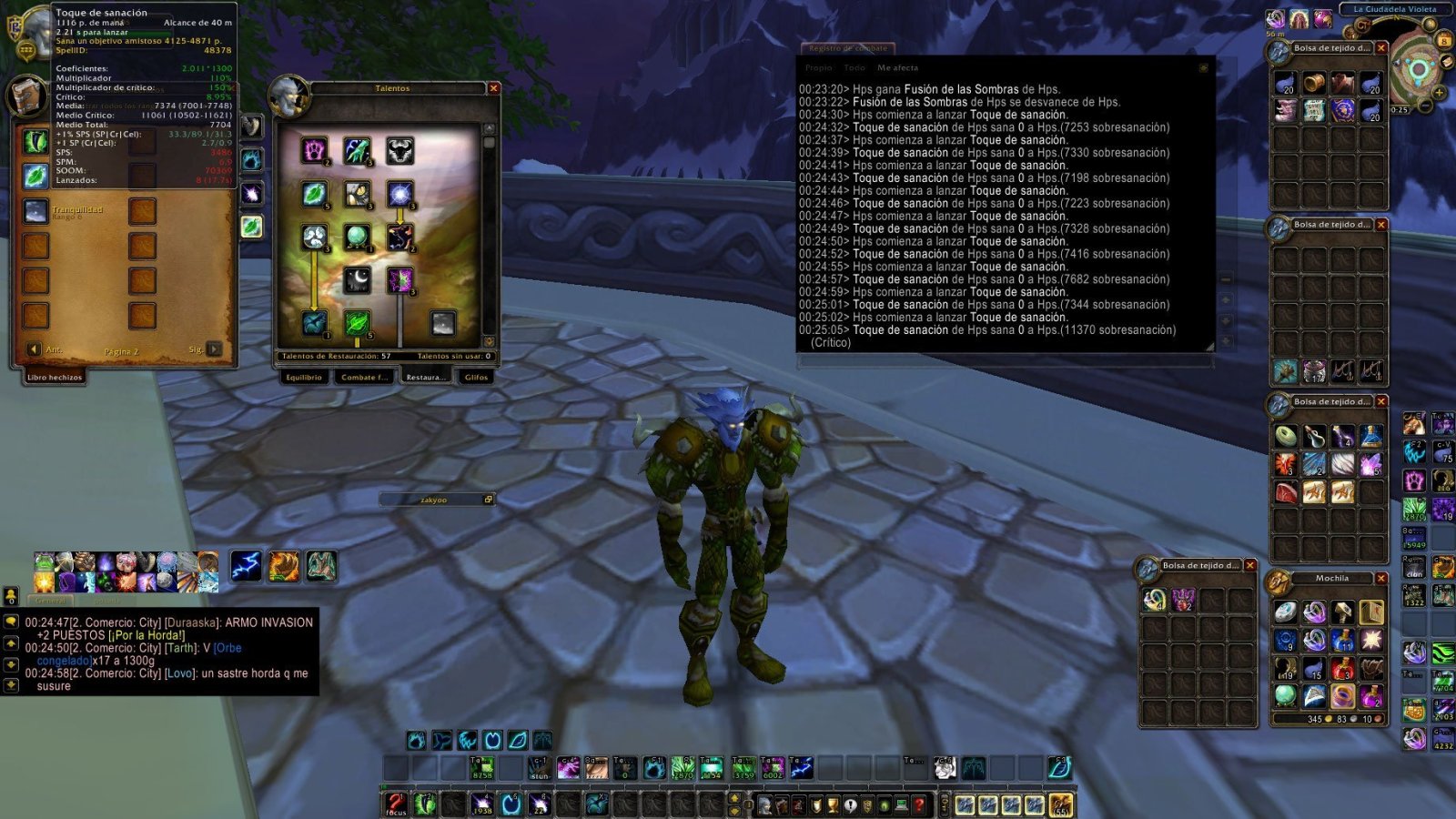The height and width of the screenshot is (819, 1456).
Task: Open the combat log options menu
Action: (x=1201, y=66)
